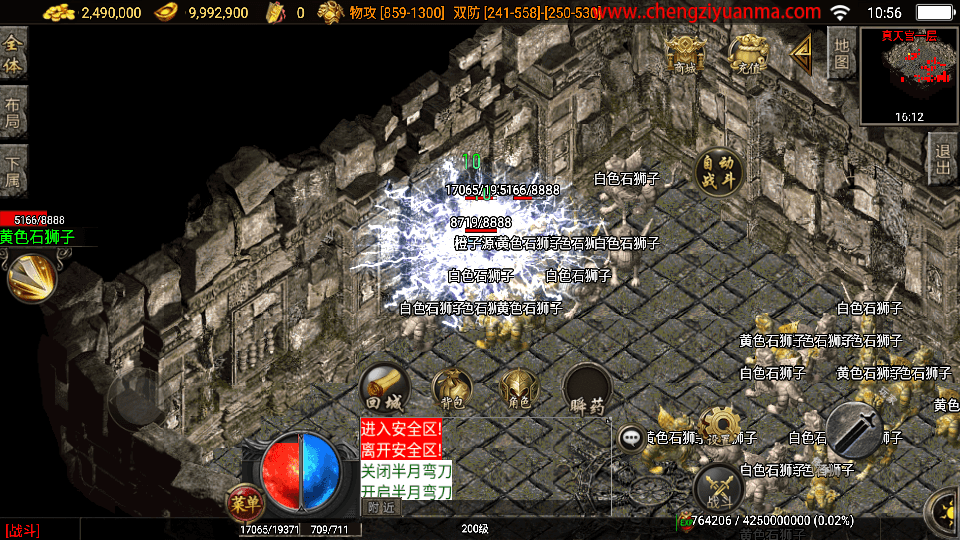The height and width of the screenshot is (540, 960).
Task: Open the 地图 map panel
Action: click(842, 52)
